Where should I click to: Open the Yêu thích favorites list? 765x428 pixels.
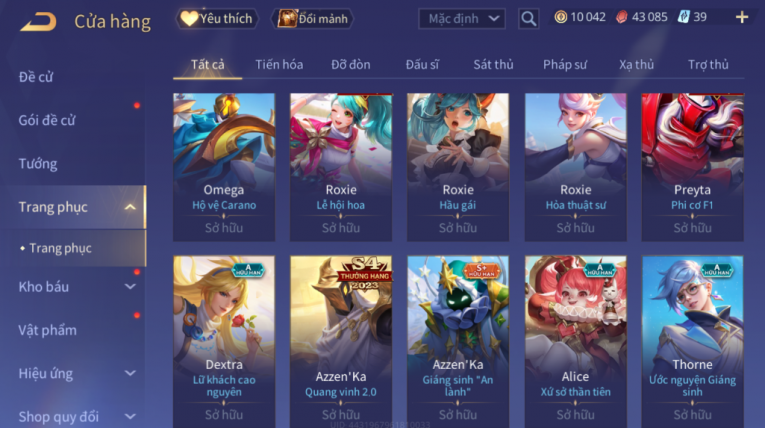pyautogui.click(x=218, y=18)
